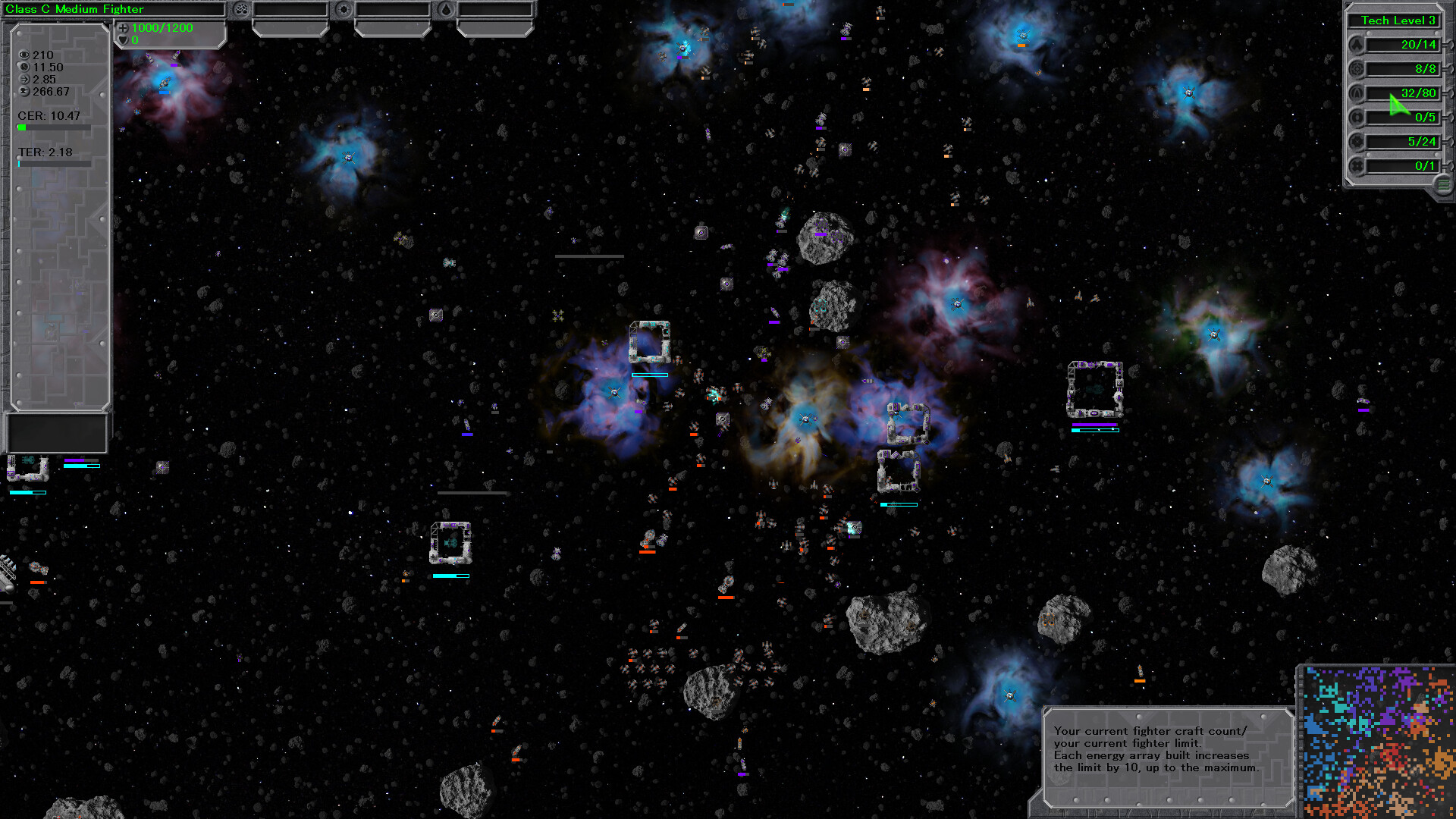Image resolution: width=1456 pixels, height=819 pixels.
Task: Click the clock icon in the ship stats panel
Action: click(x=24, y=67)
